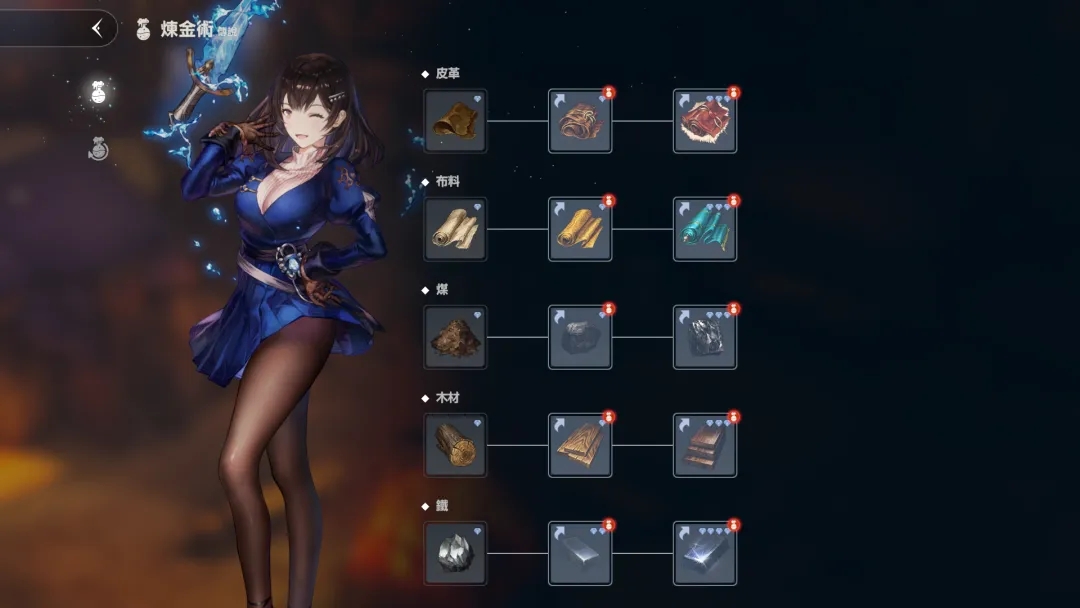Viewport: 1080px width, 608px height.
Task: Switch to the flask with circular arrow tab
Action: (x=98, y=150)
